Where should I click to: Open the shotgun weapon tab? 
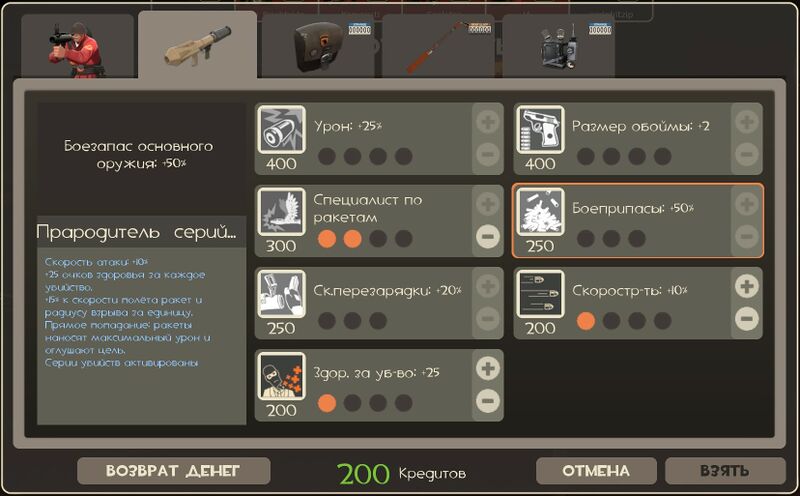point(440,47)
